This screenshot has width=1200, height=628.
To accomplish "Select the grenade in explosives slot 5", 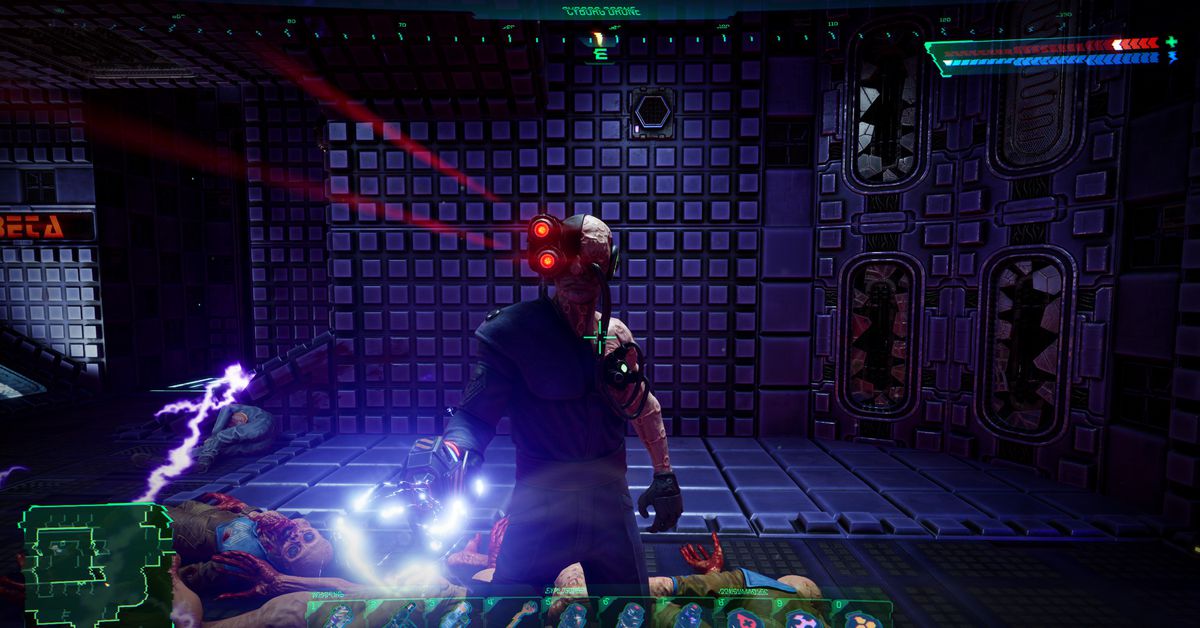I will point(572,616).
